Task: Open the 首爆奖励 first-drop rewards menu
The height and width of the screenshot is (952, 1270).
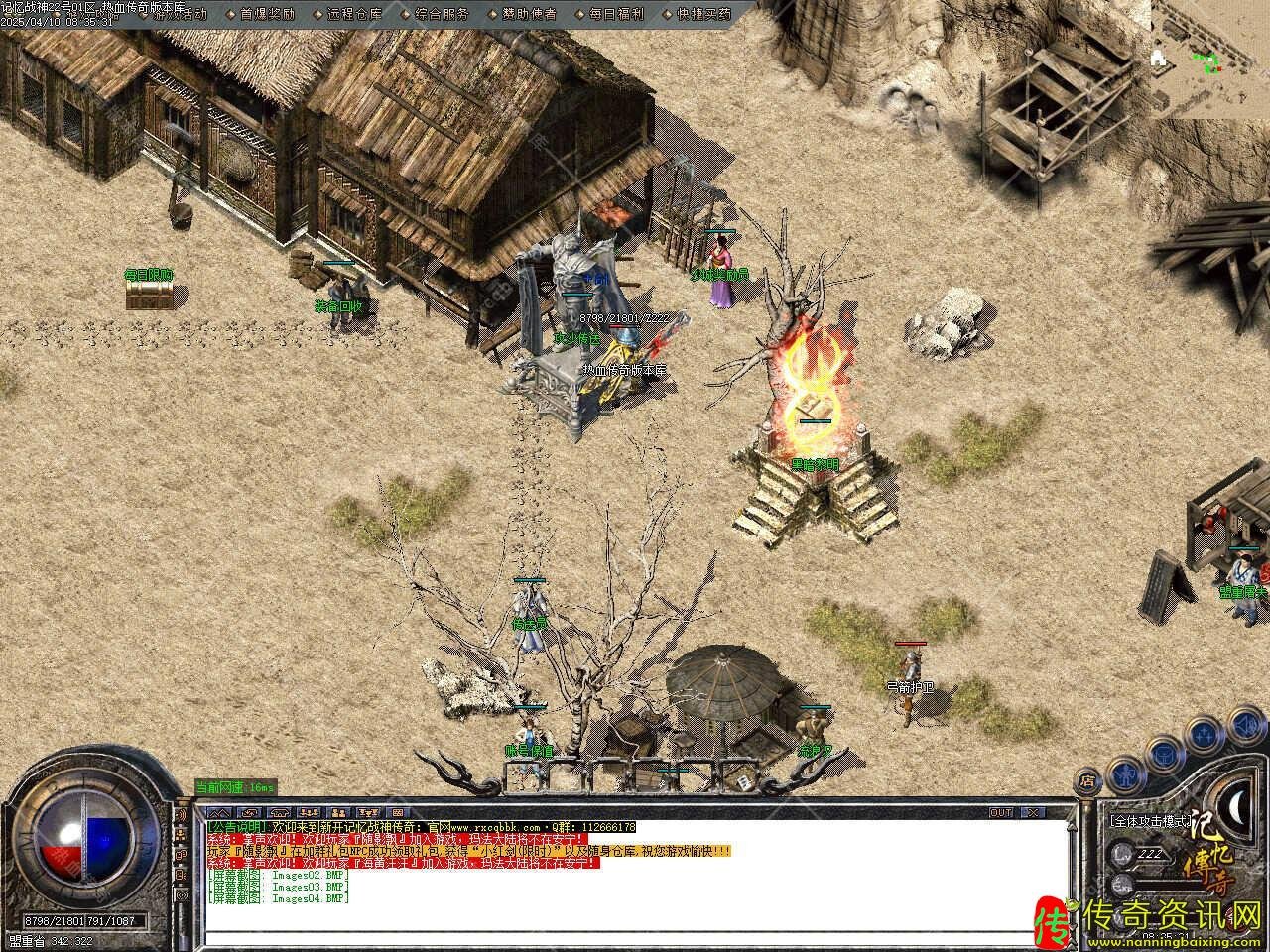Action: tap(268, 14)
